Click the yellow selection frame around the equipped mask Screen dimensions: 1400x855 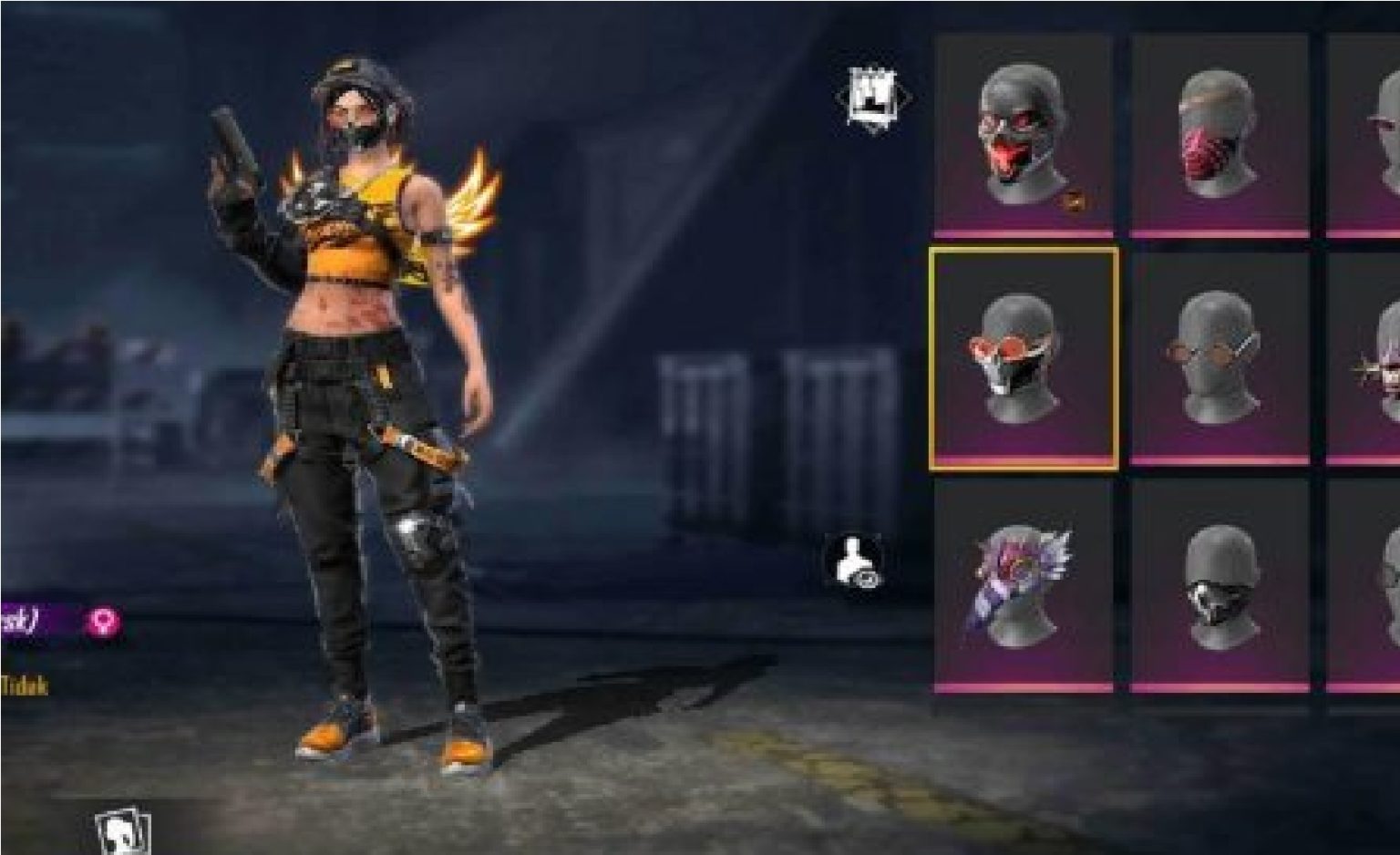tap(1024, 251)
